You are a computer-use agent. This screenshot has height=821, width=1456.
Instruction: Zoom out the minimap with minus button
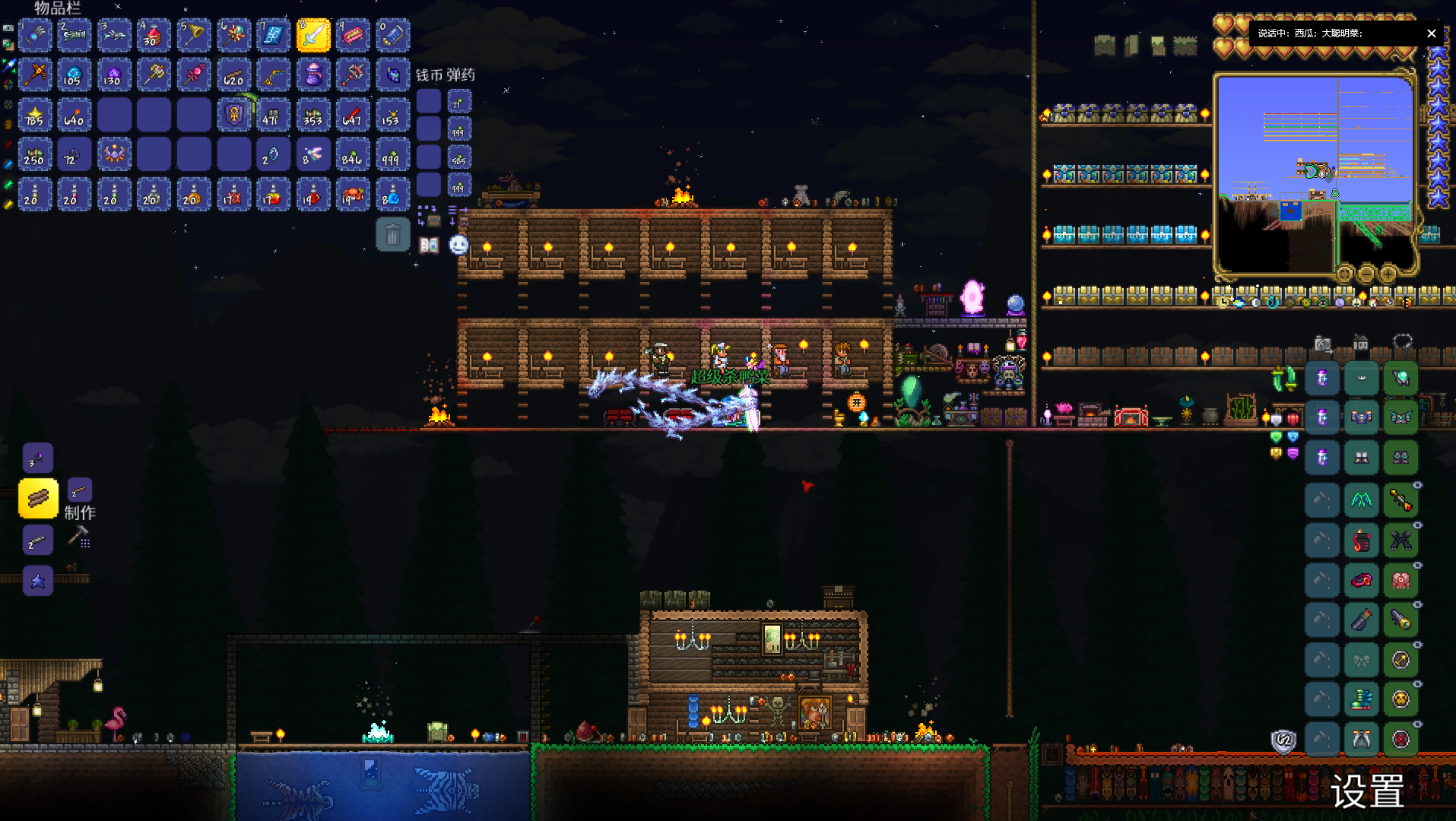pos(1366,273)
